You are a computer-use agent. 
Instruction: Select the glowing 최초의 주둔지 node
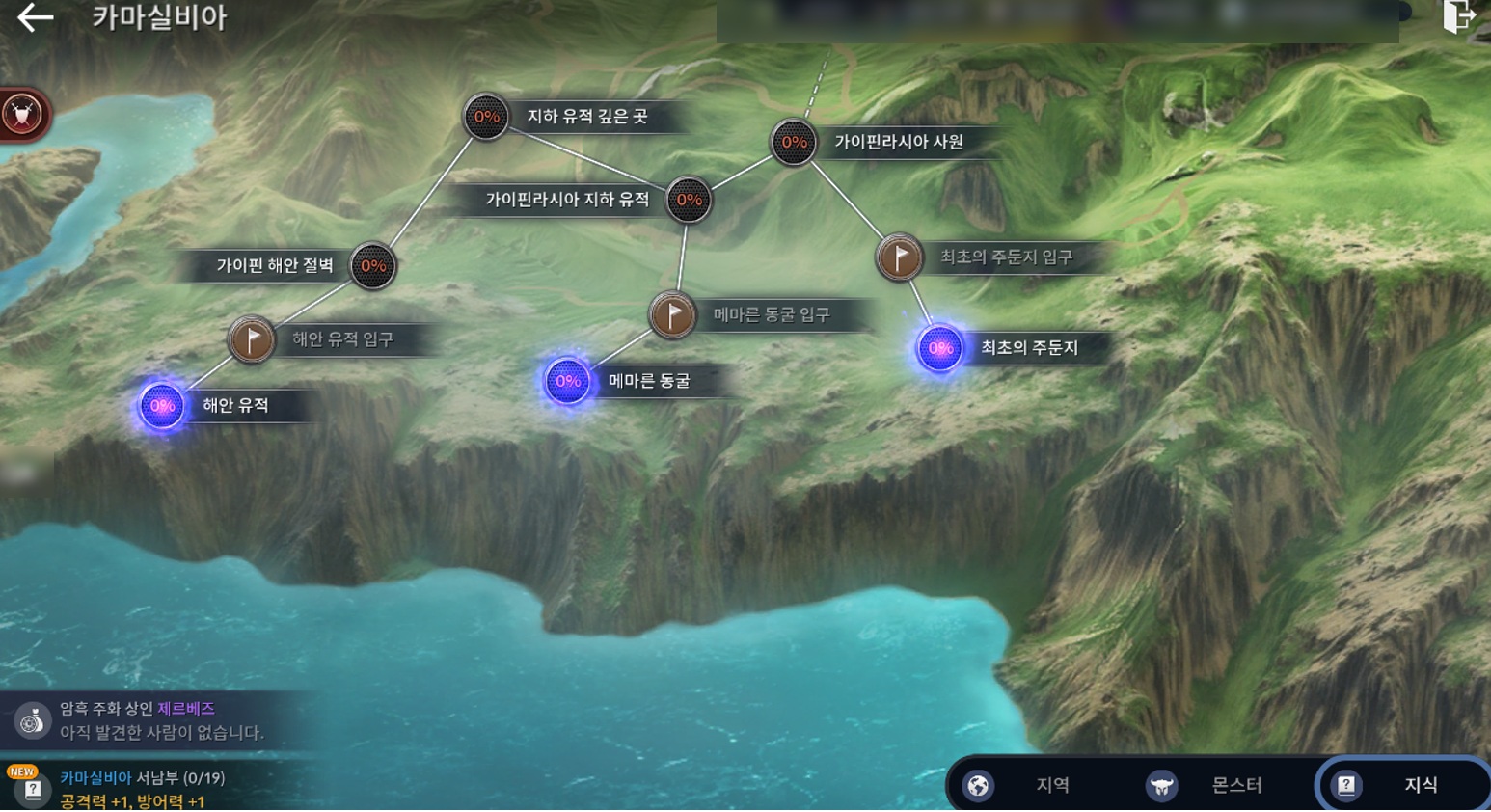tap(940, 348)
